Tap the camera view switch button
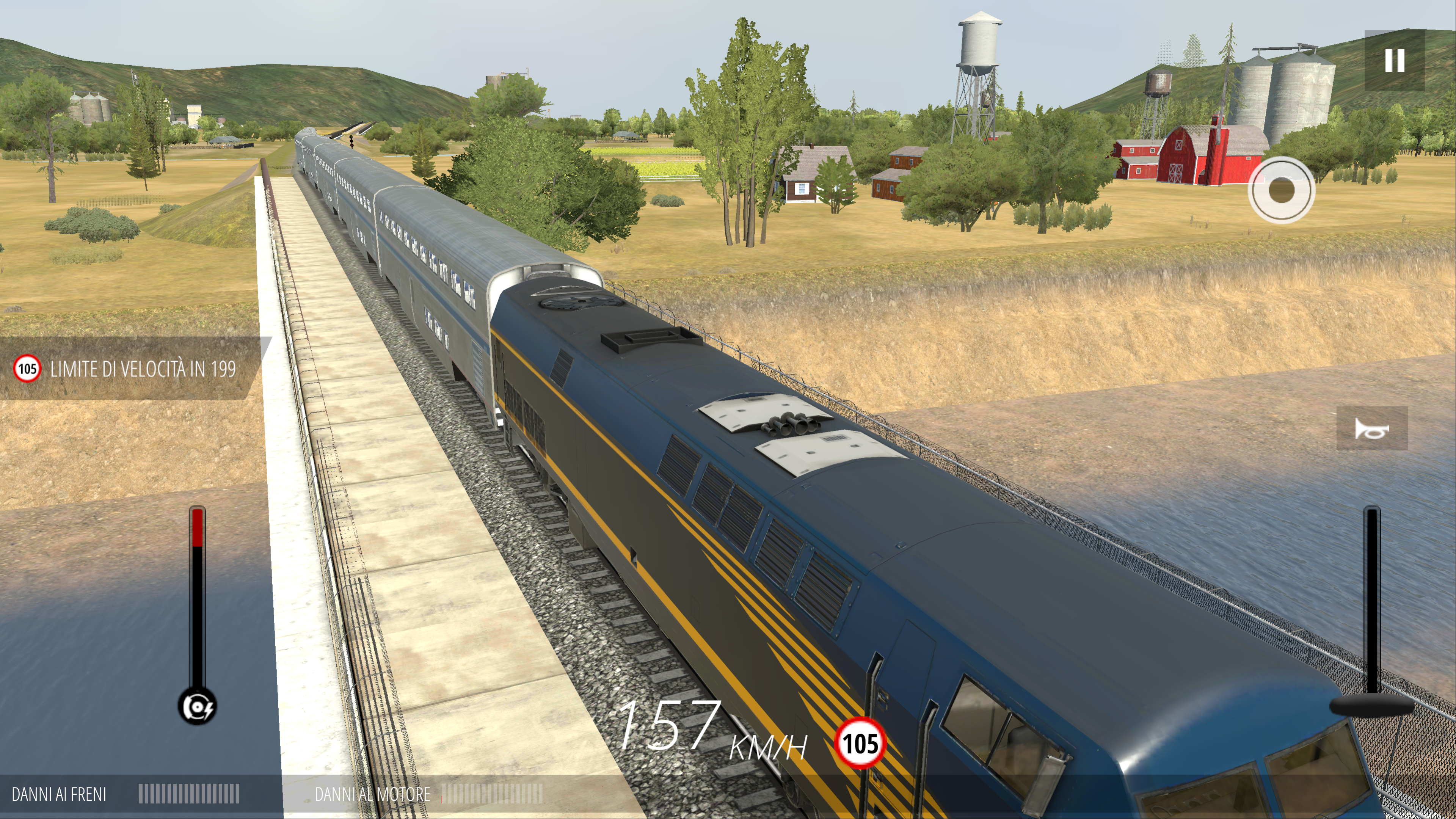This screenshot has height=819, width=1456. 1281,190
